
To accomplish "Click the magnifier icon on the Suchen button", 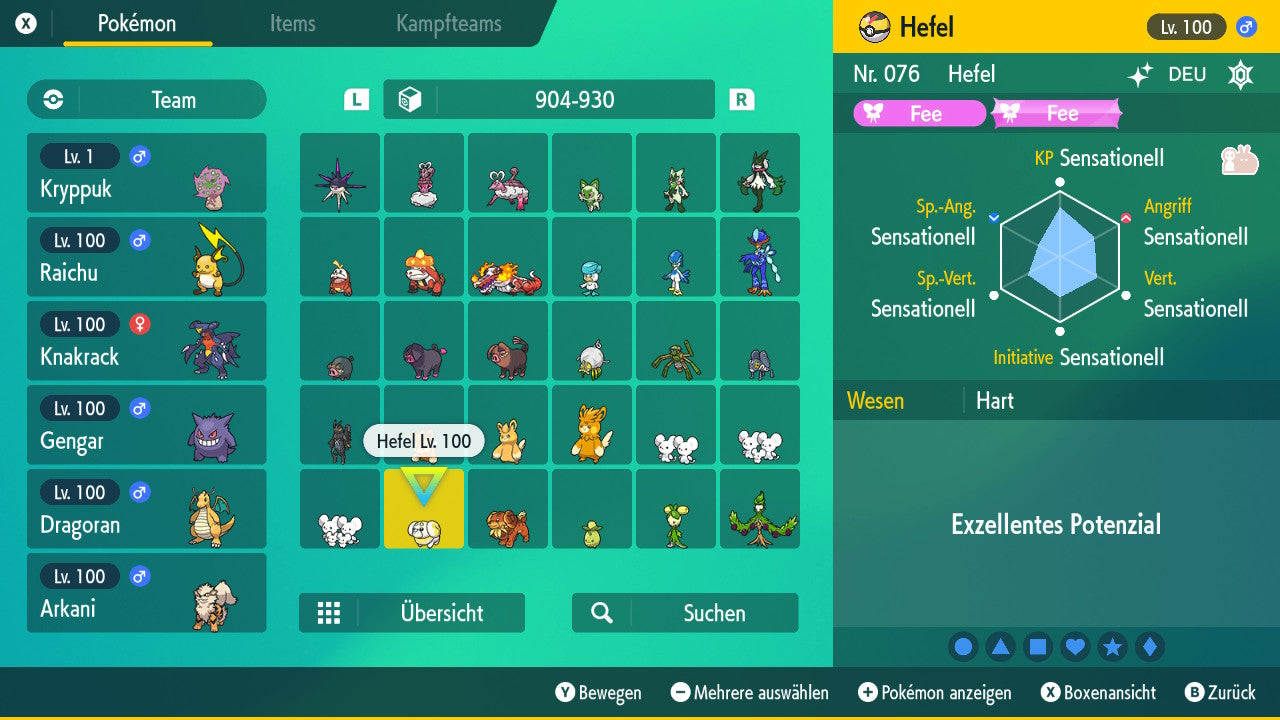I will pyautogui.click(x=601, y=612).
